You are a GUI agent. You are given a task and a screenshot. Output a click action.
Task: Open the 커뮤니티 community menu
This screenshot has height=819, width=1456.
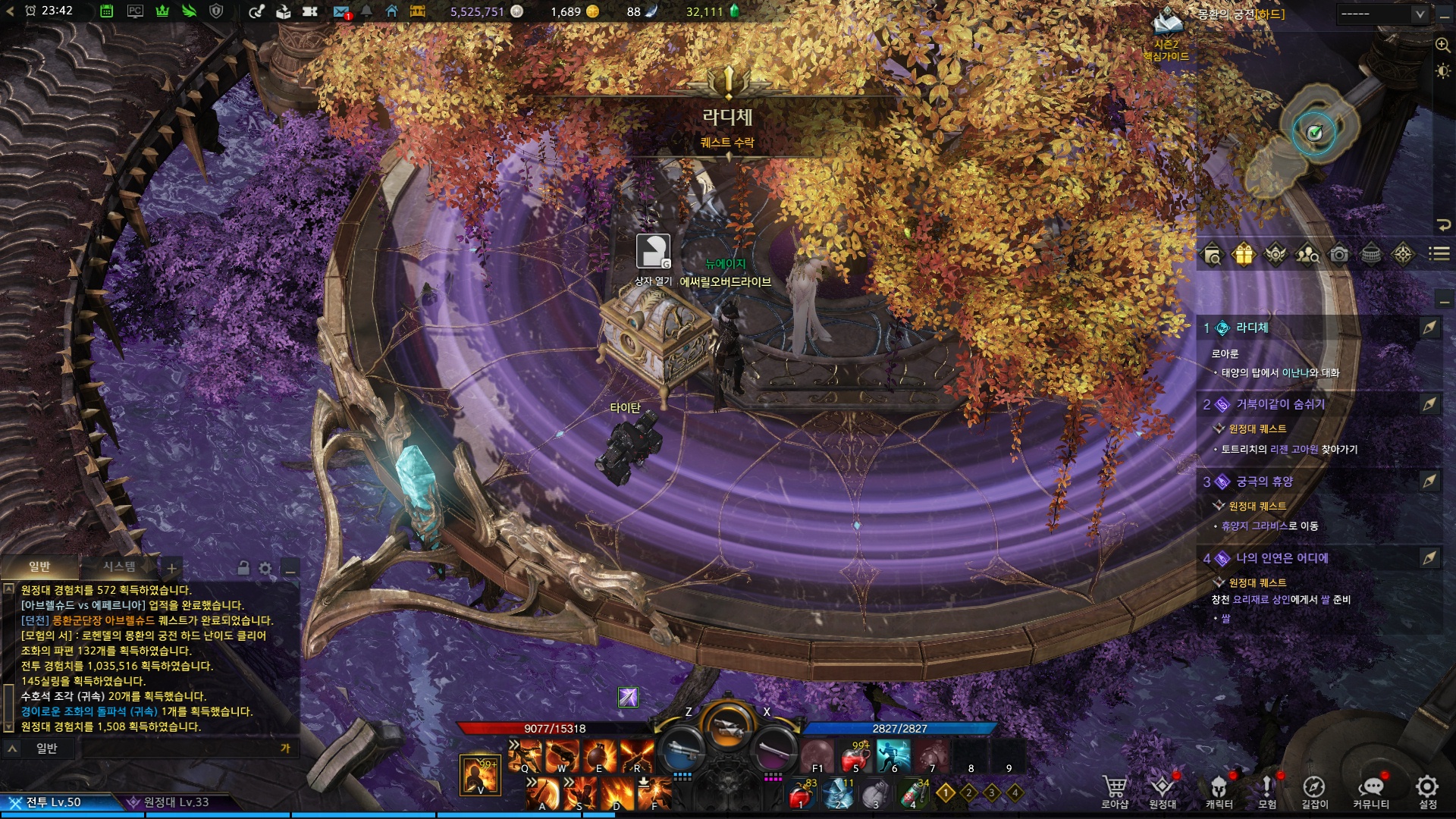pyautogui.click(x=1371, y=789)
